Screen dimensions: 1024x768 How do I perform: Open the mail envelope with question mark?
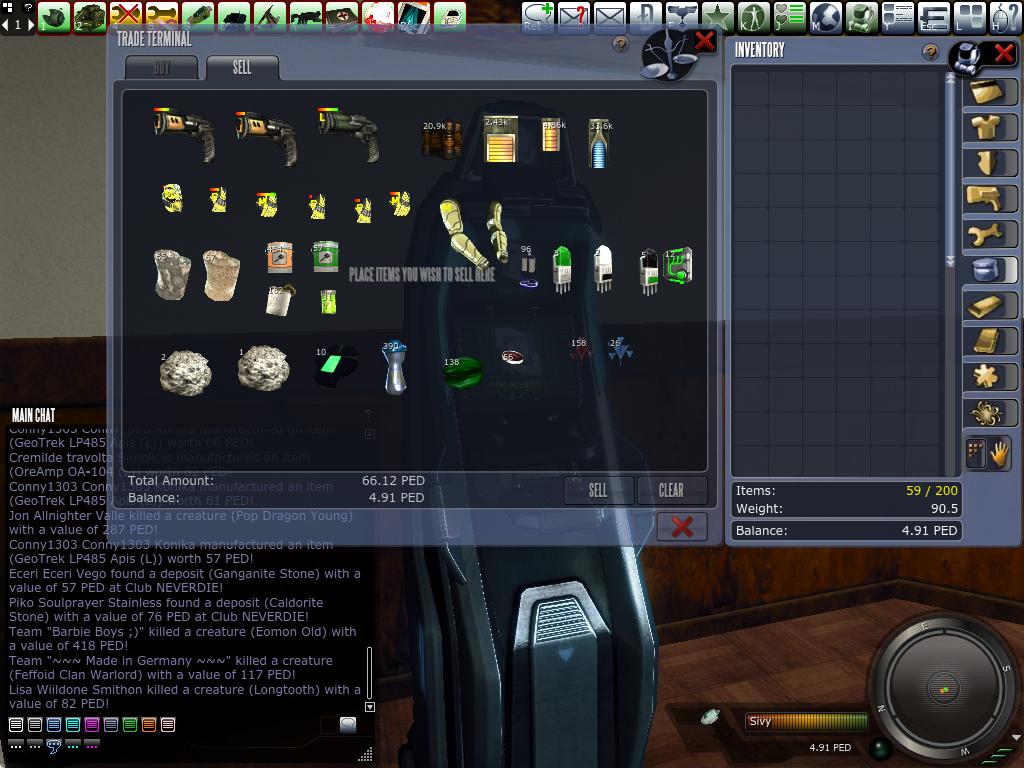click(574, 17)
